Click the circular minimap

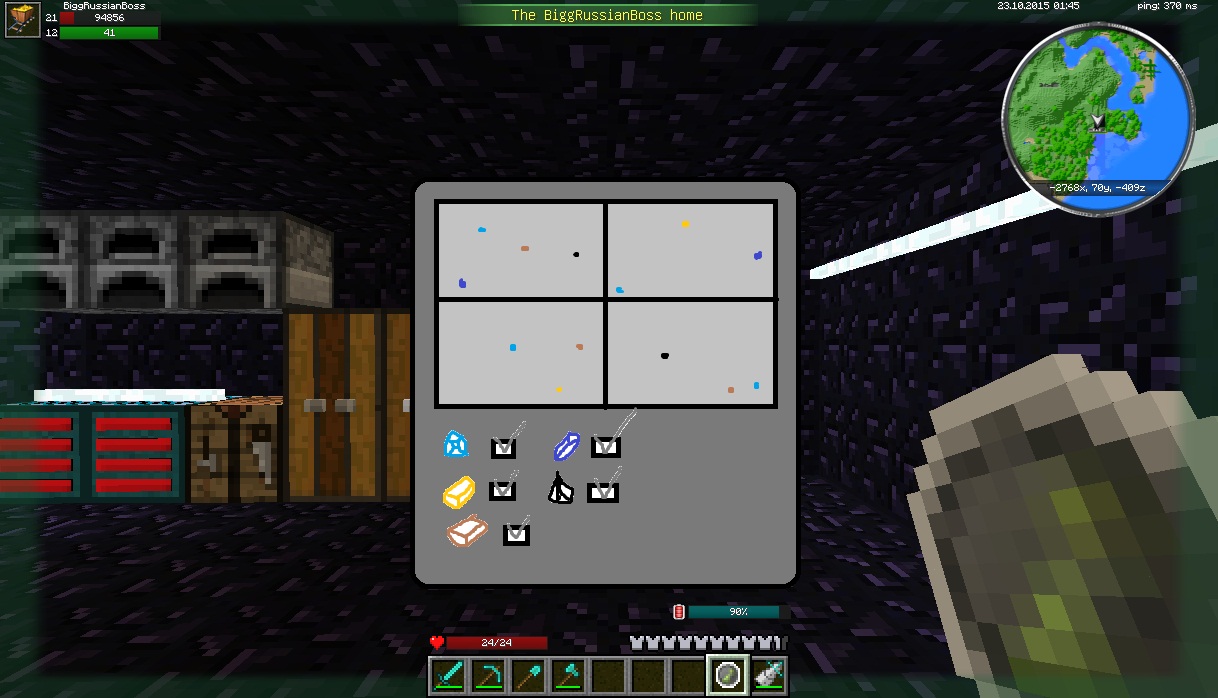tap(1097, 119)
